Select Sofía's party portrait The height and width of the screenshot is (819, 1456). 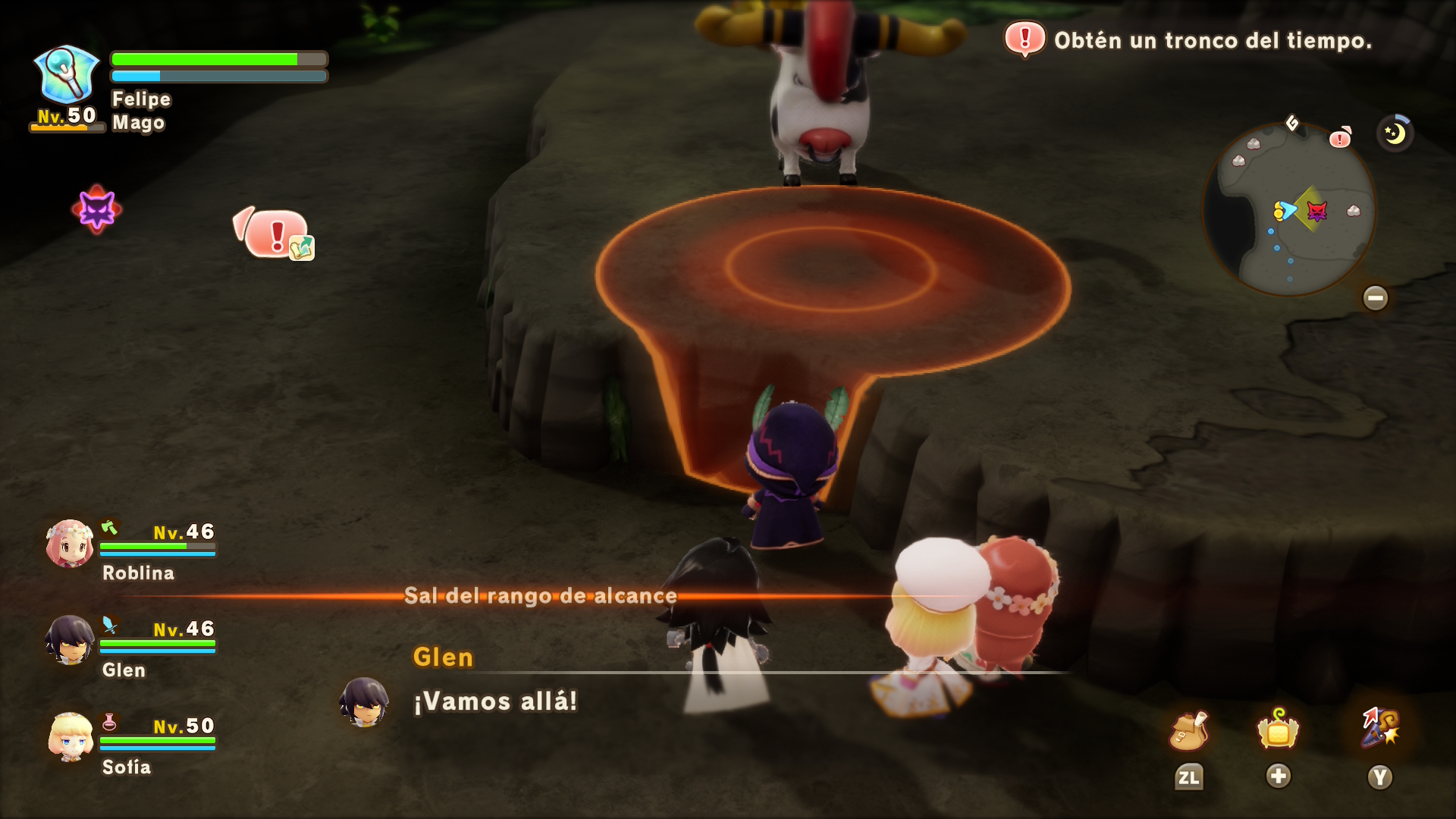tap(71, 736)
